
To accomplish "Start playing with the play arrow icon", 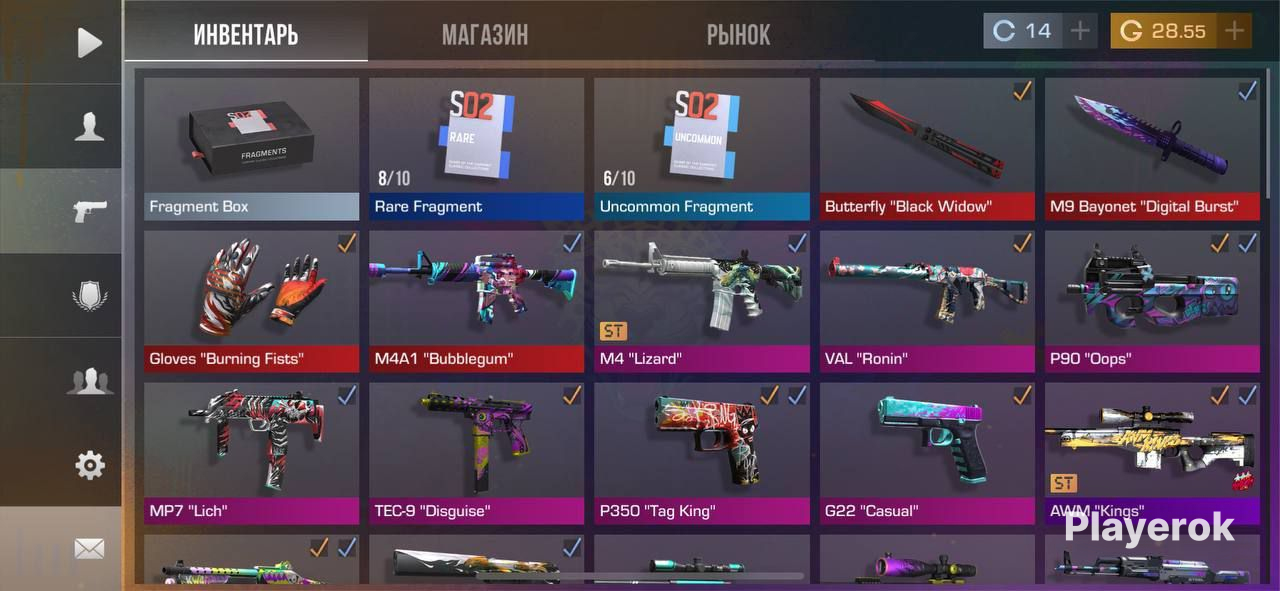I will tap(89, 42).
